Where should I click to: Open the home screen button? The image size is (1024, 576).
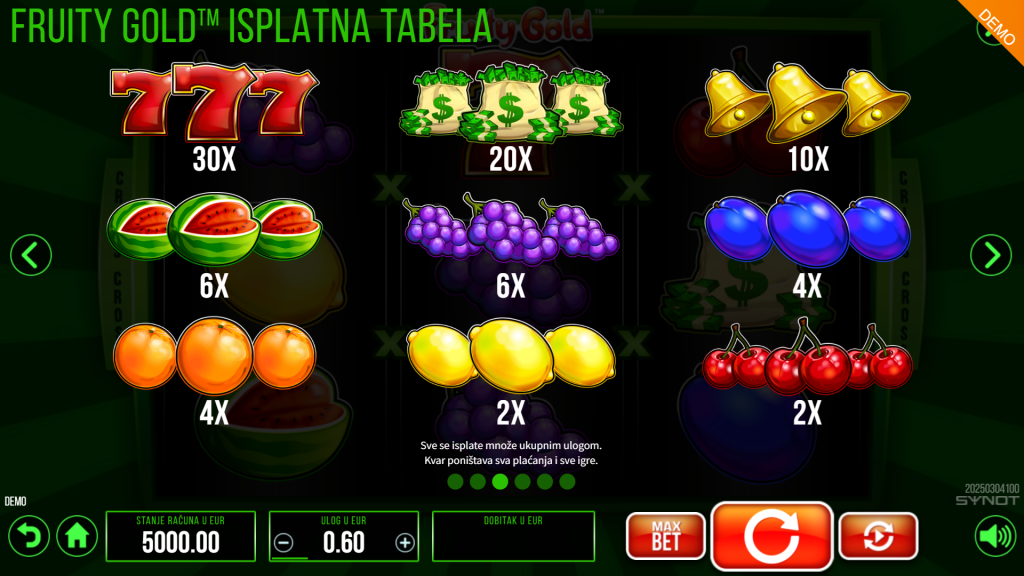[x=77, y=537]
